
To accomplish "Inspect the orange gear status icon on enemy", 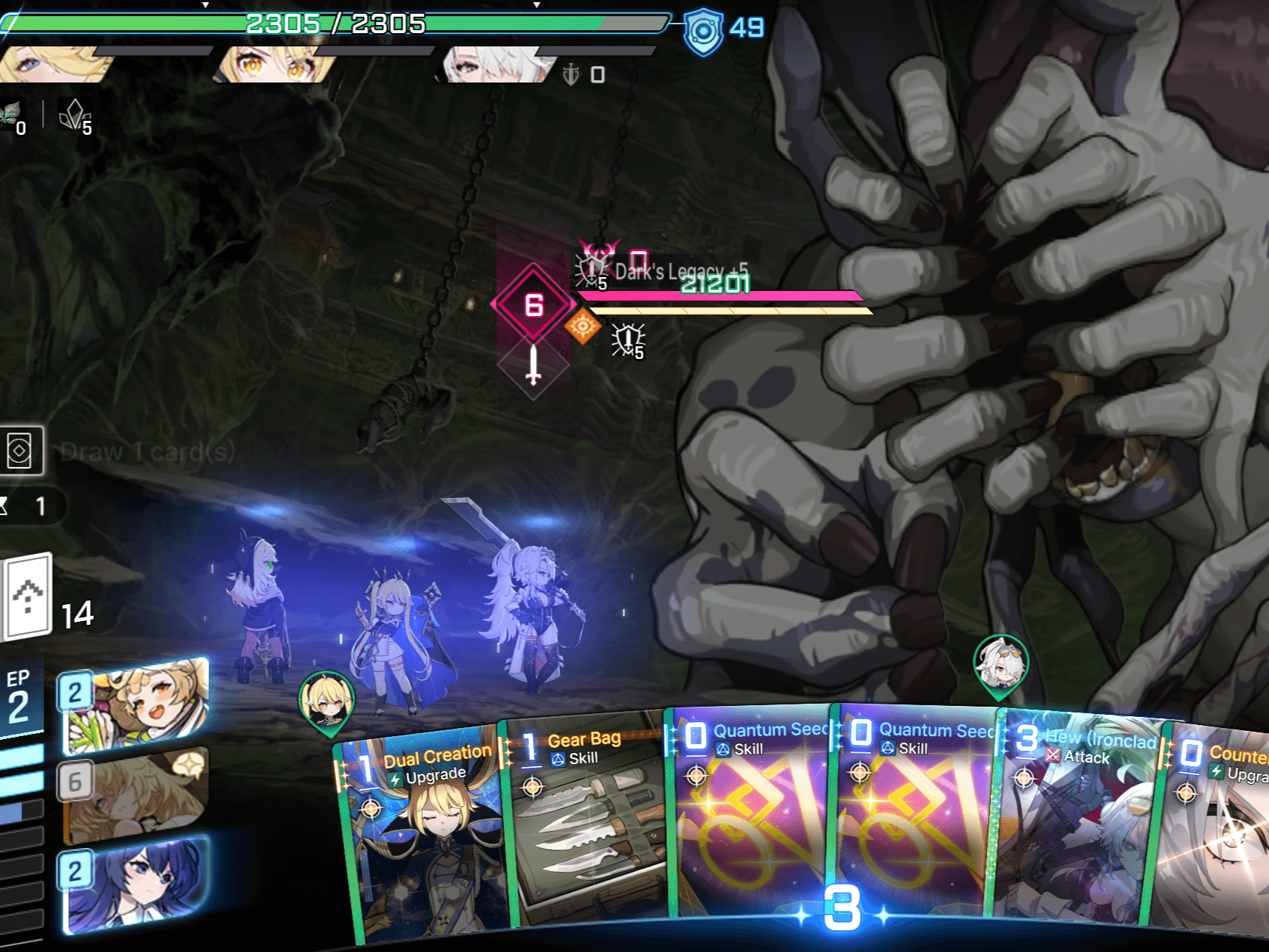I will 582,326.
